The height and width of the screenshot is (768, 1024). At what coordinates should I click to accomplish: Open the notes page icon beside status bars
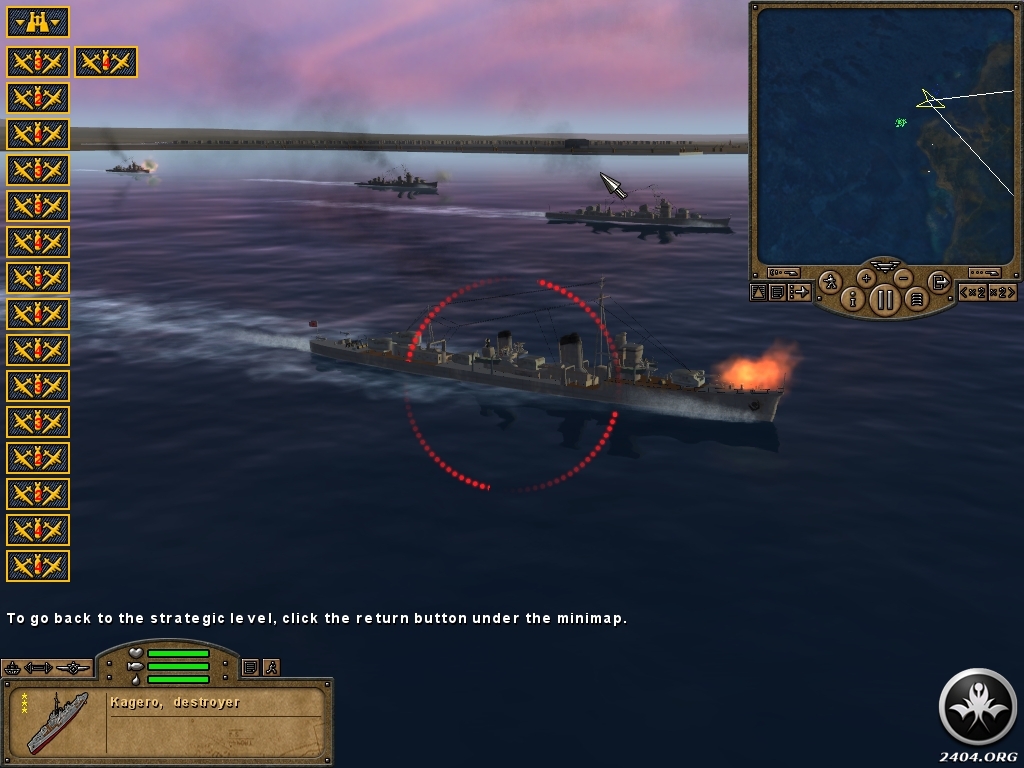tap(251, 667)
